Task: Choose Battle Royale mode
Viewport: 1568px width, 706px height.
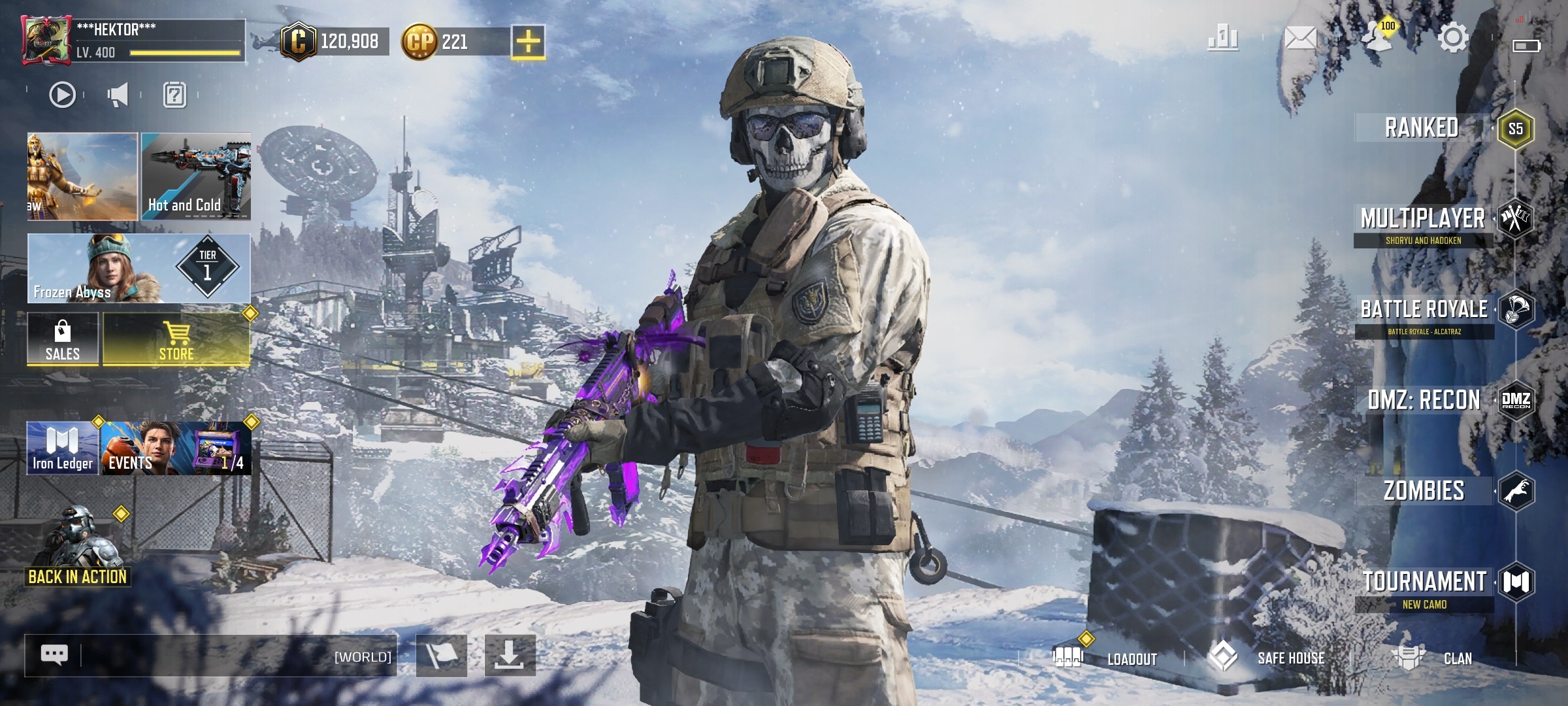Action: 1424,310
